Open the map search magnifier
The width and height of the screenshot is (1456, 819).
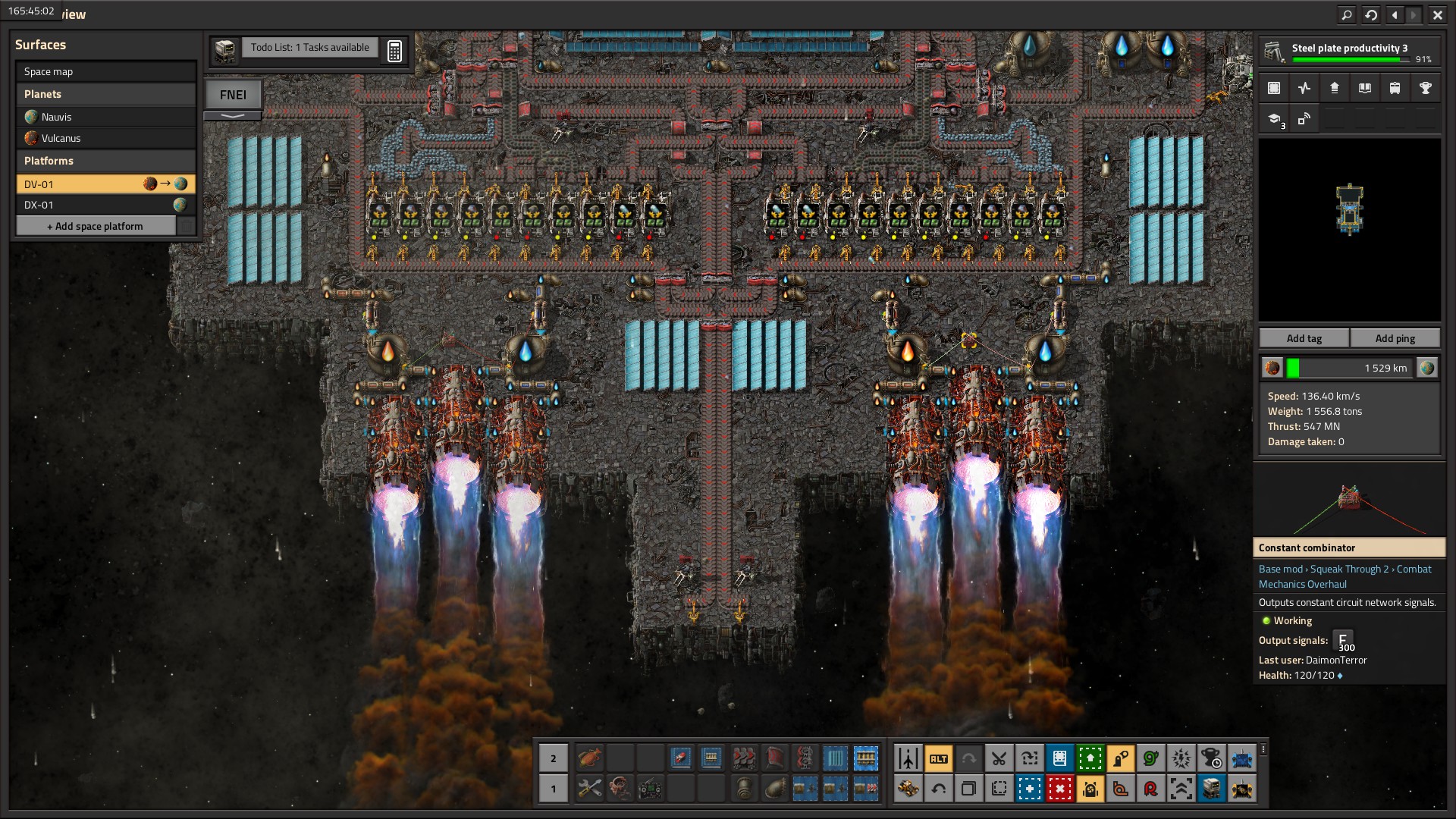(x=1347, y=14)
